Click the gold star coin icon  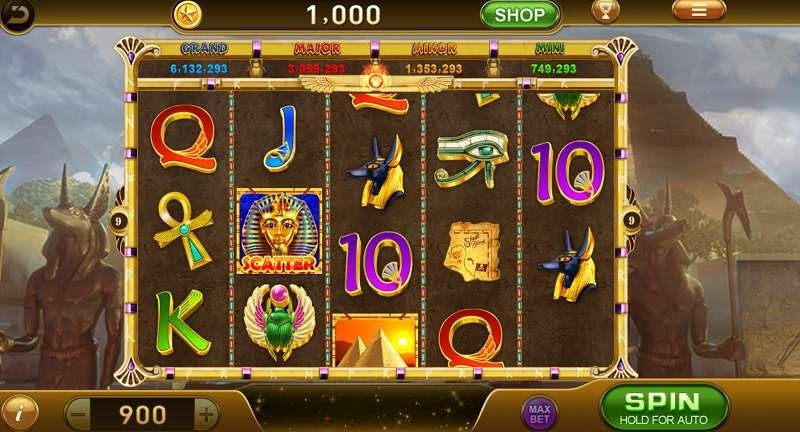click(185, 14)
